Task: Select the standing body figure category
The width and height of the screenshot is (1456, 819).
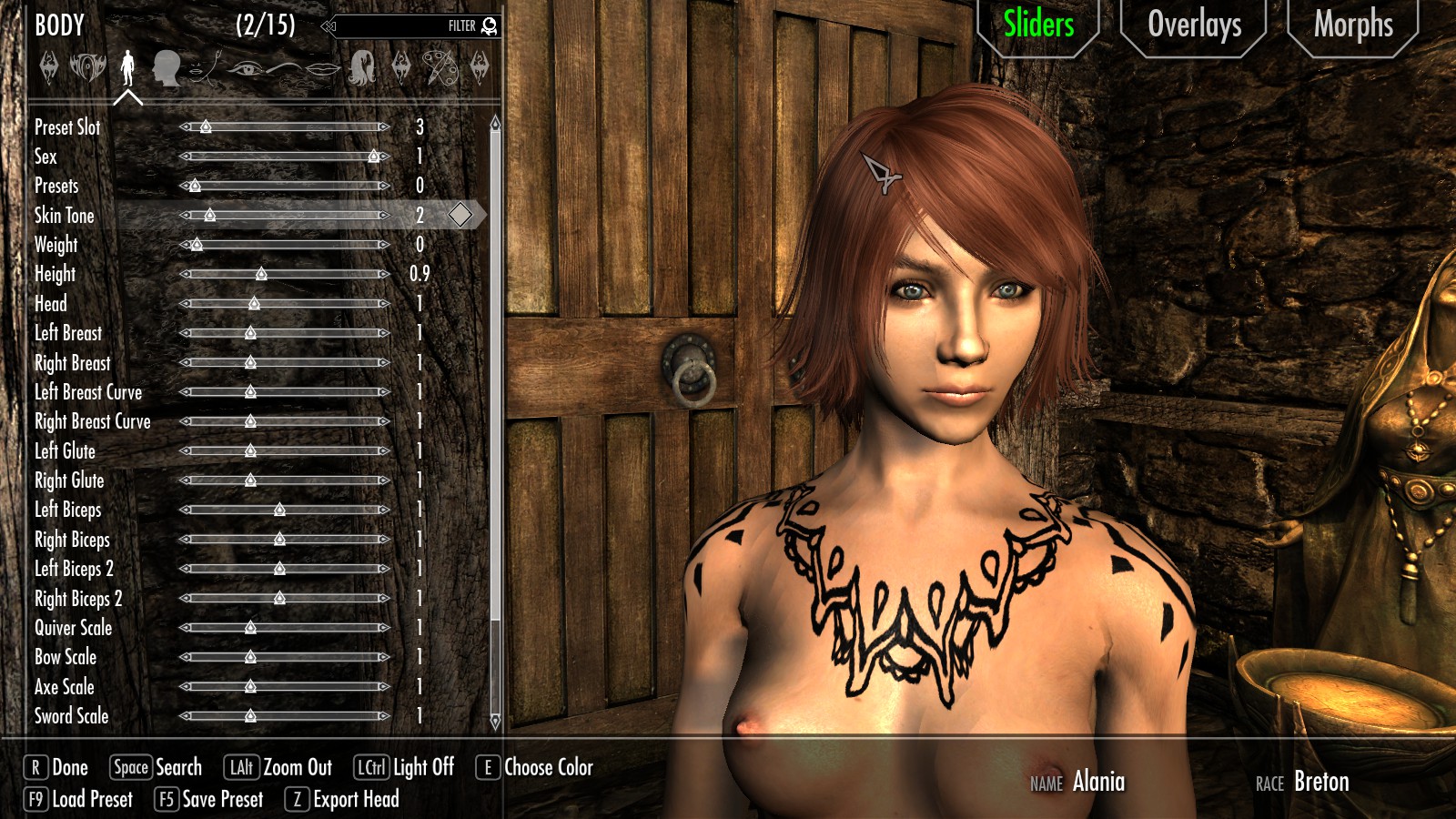Action: point(127,67)
